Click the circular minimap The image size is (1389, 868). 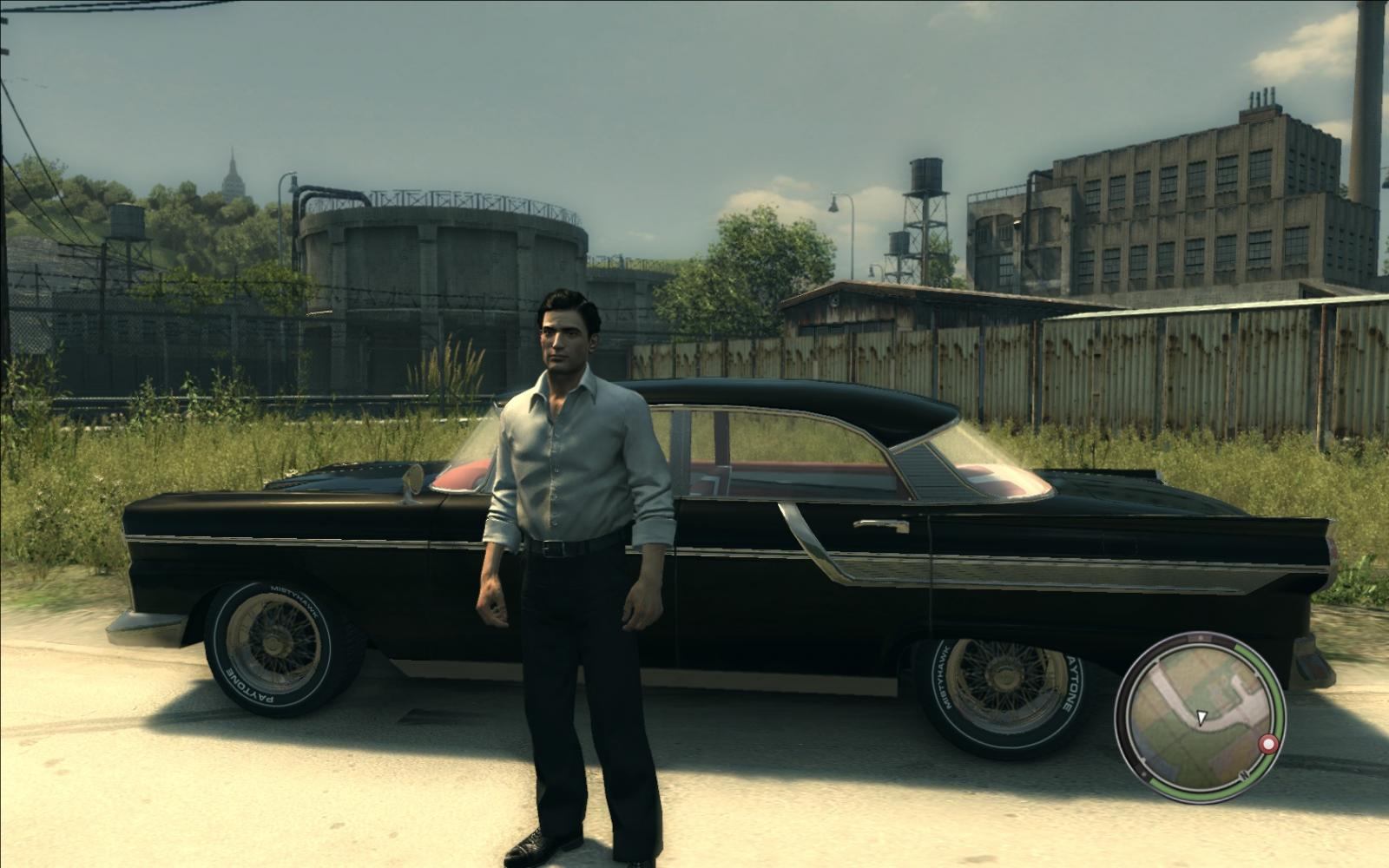coord(1200,717)
